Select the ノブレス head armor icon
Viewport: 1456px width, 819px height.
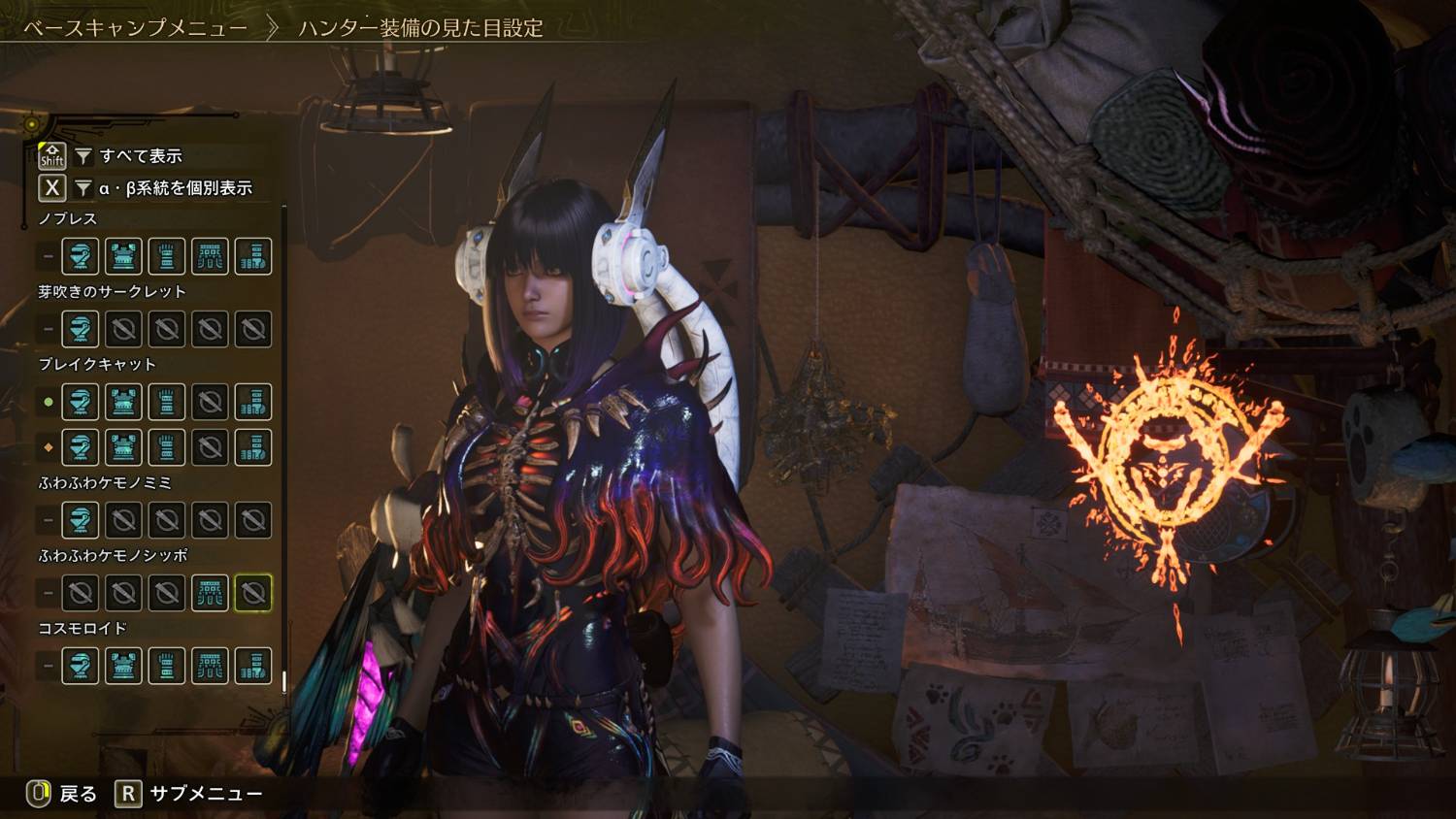pos(81,256)
